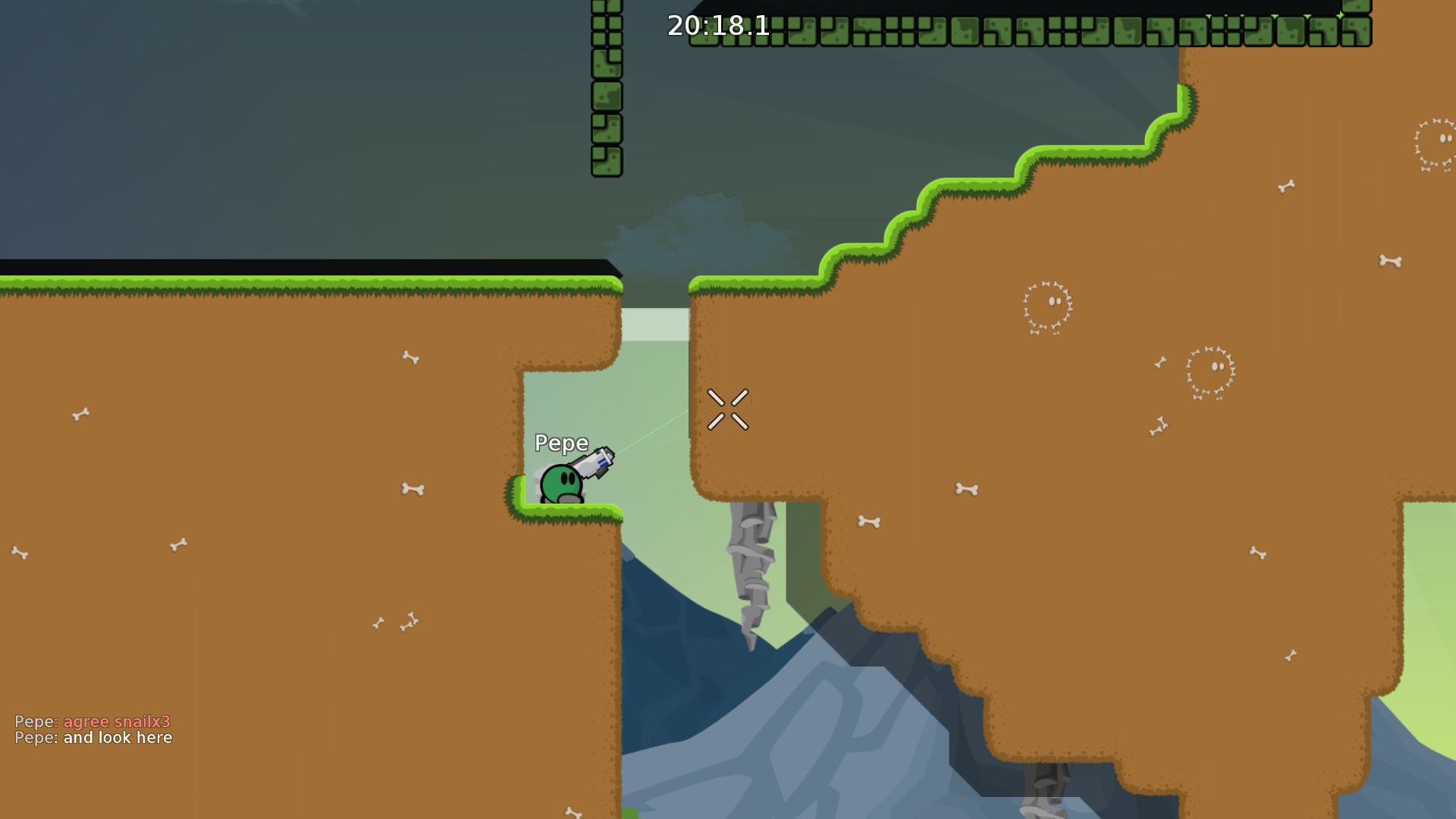This screenshot has height=819, width=1456.
Task: Click the bottom block of the vertical green column
Action: coord(607,159)
